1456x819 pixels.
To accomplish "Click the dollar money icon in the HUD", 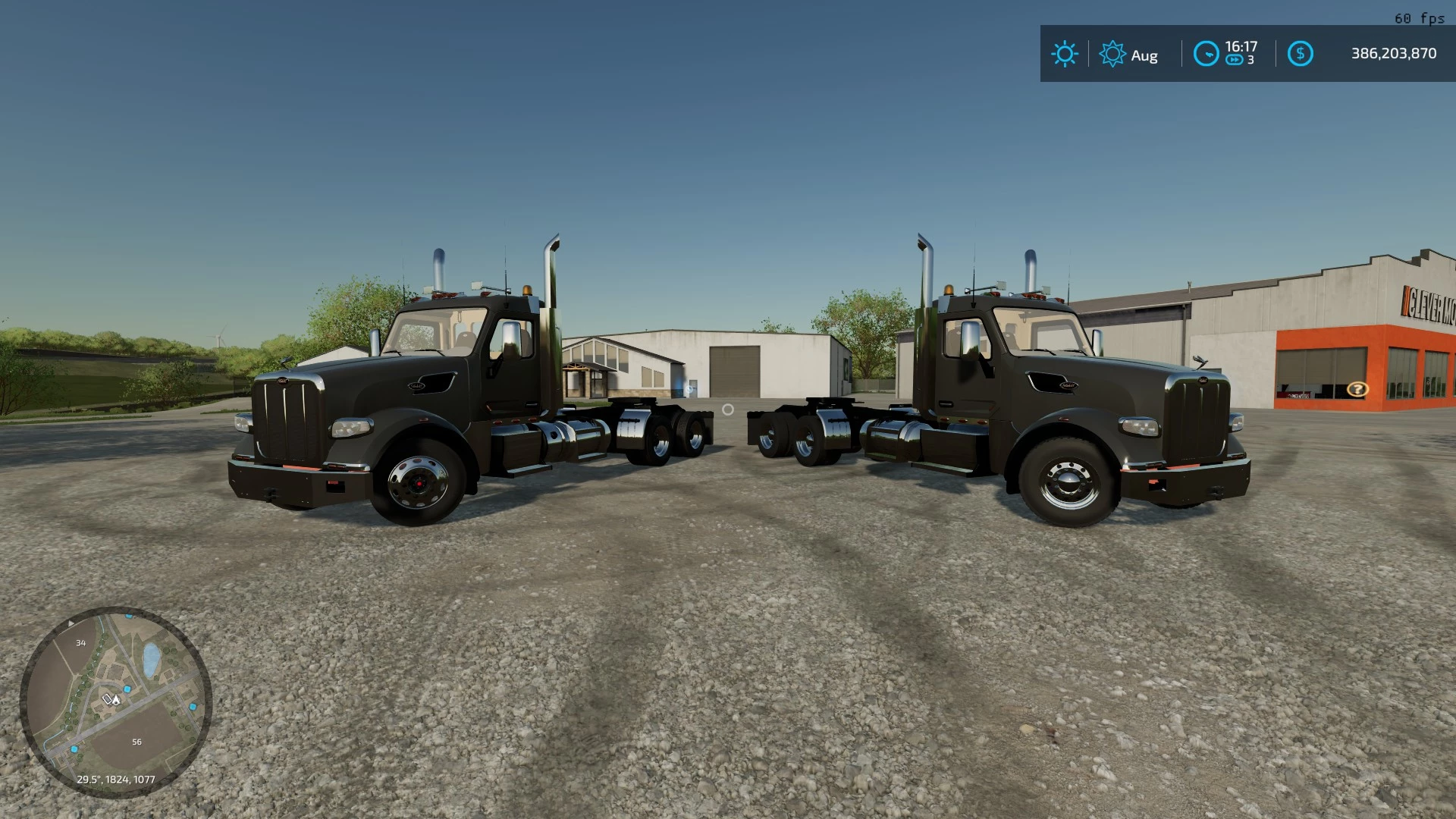I will click(x=1300, y=54).
